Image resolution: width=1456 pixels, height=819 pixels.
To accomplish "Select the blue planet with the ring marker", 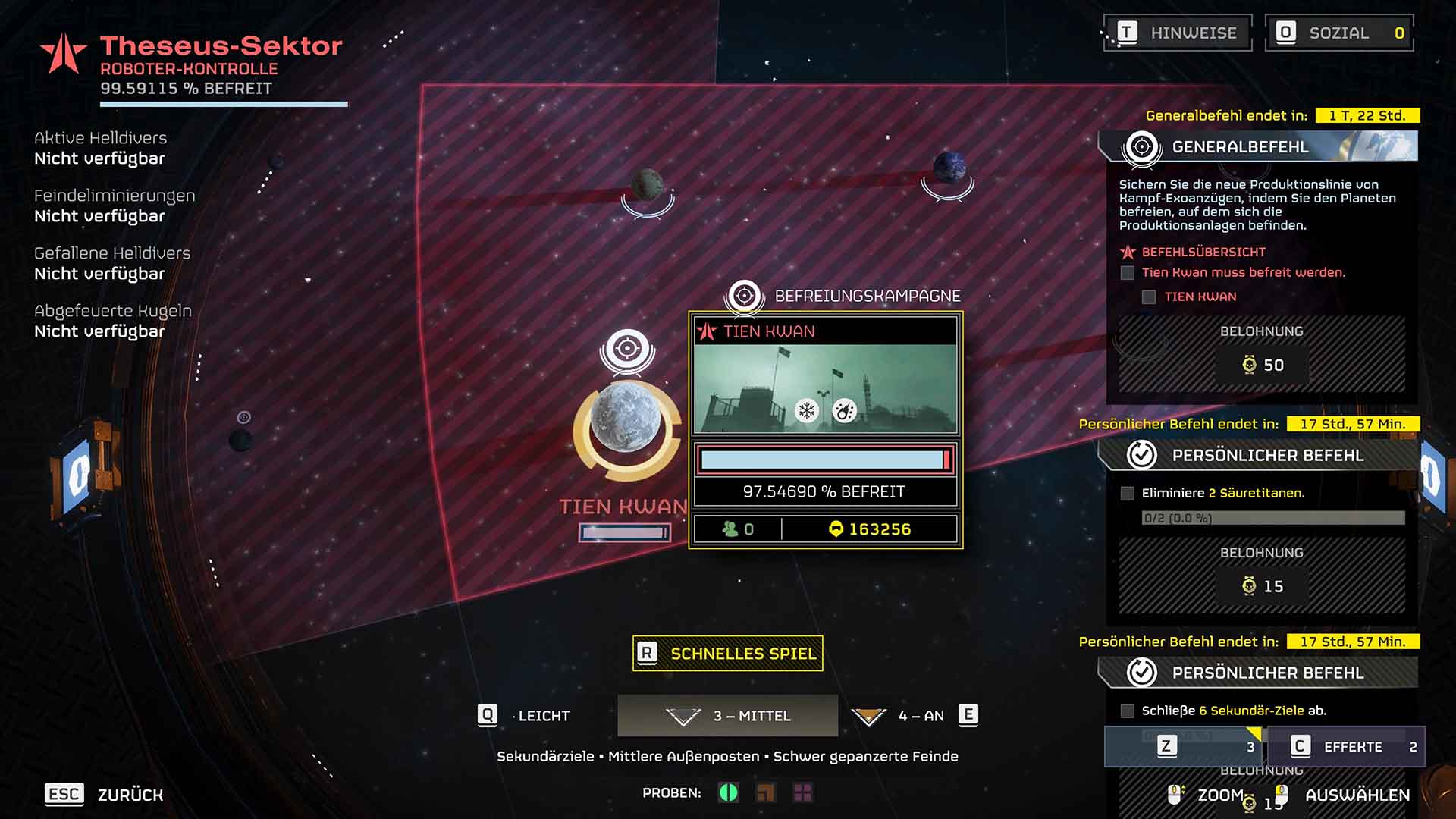I will point(949,166).
